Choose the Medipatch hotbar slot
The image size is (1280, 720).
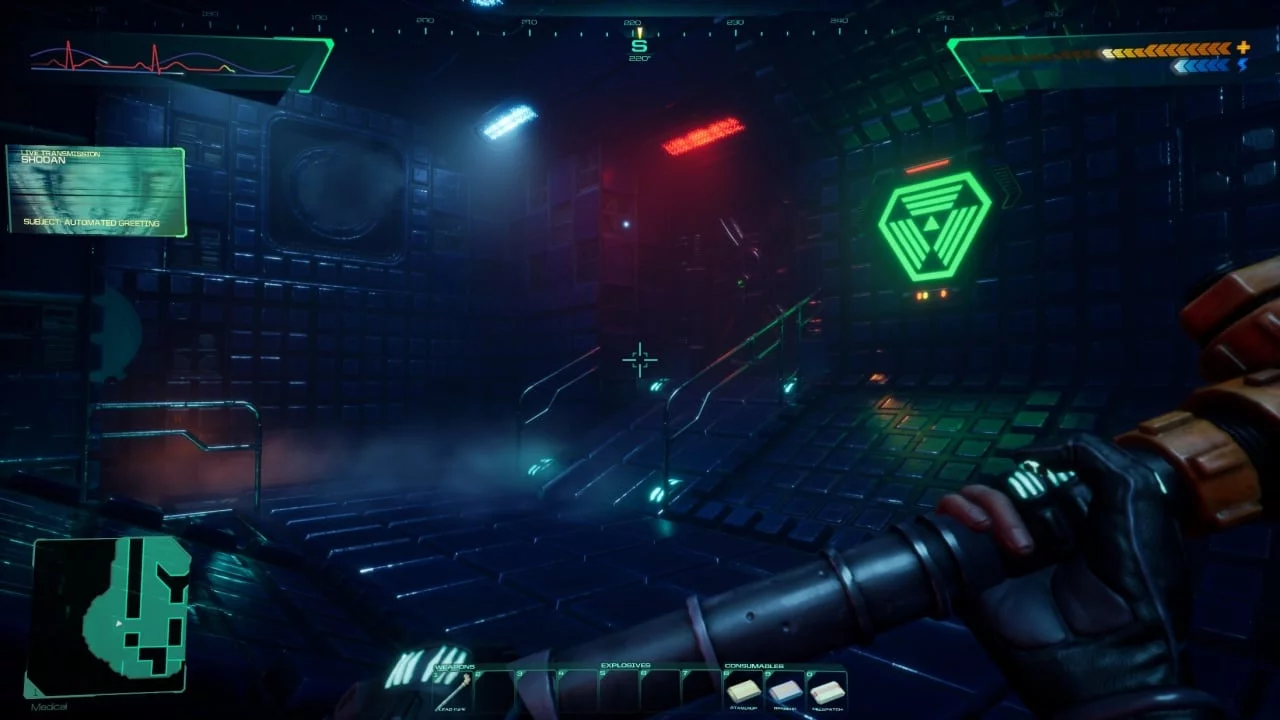828,690
